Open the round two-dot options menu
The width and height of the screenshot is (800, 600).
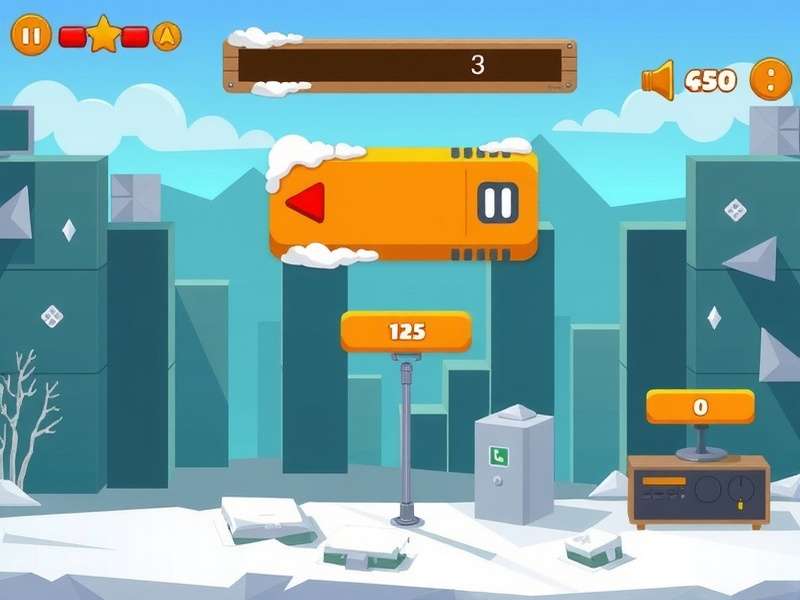[770, 79]
